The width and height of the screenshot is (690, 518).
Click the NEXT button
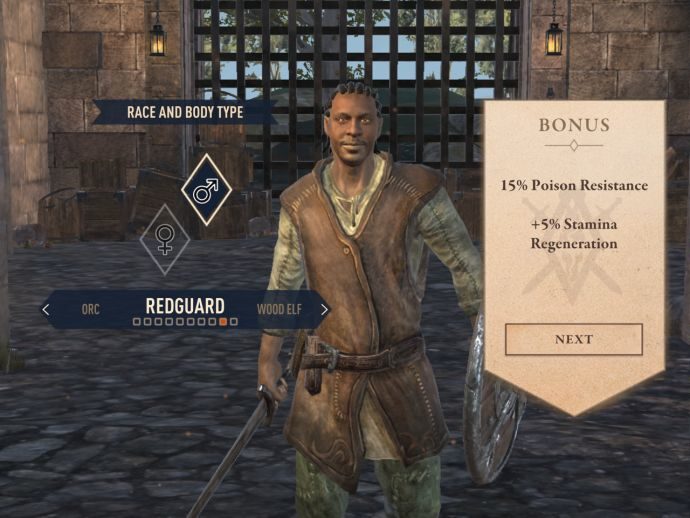(573, 339)
